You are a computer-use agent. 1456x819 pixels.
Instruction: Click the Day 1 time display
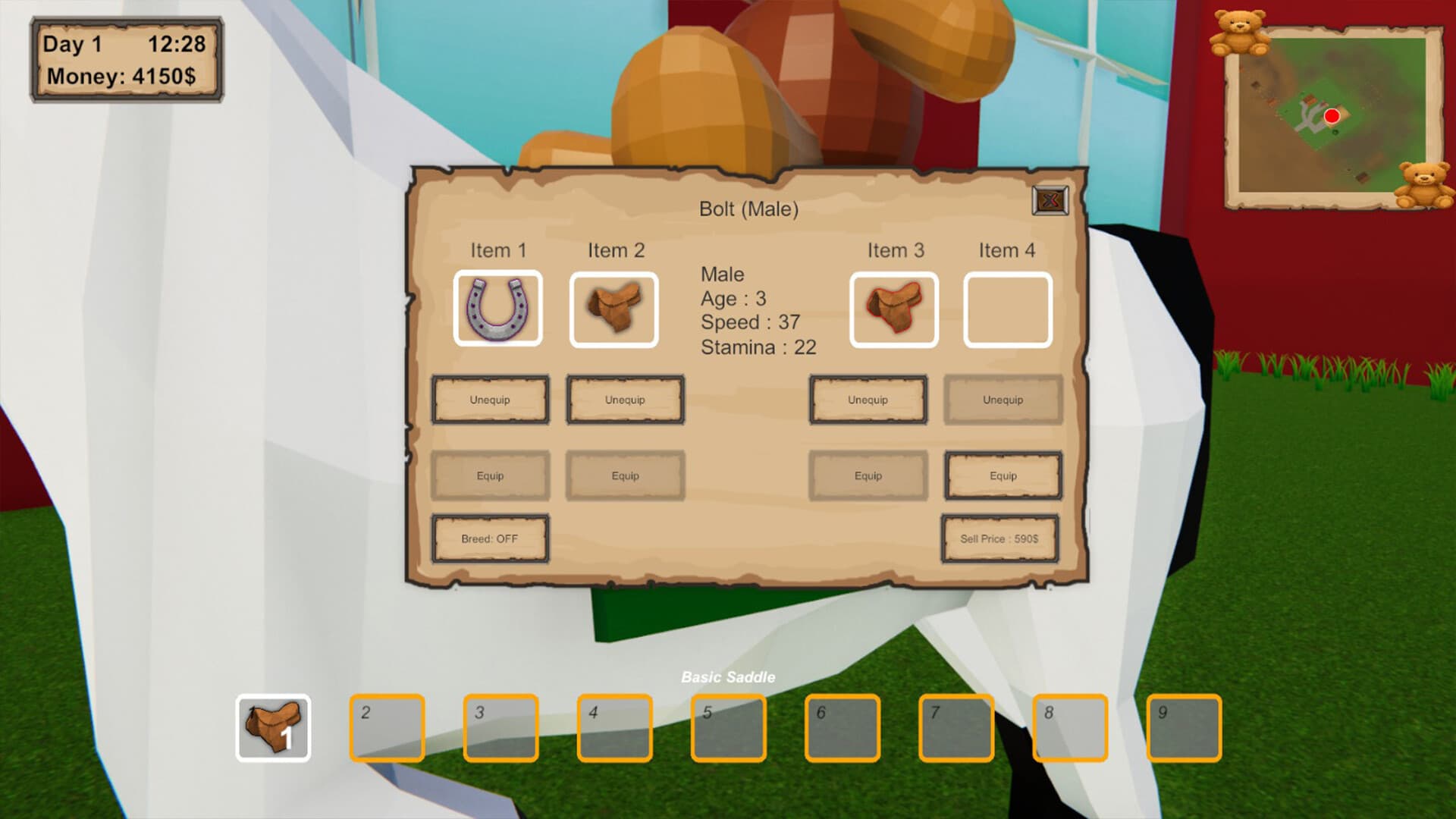pyautogui.click(x=126, y=44)
